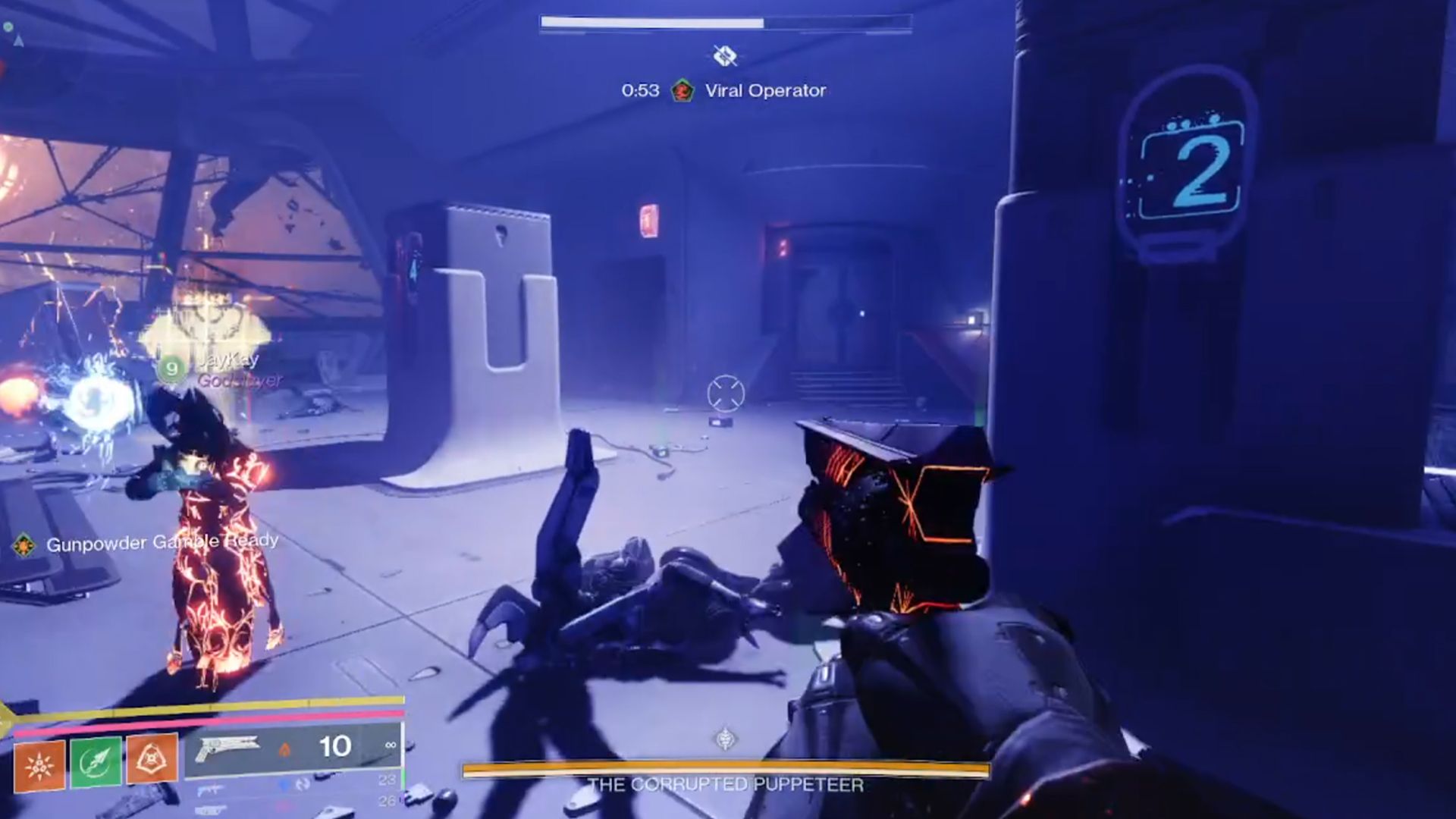
Task: Click the Viral Operator modifier pentagon icon
Action: [x=682, y=93]
